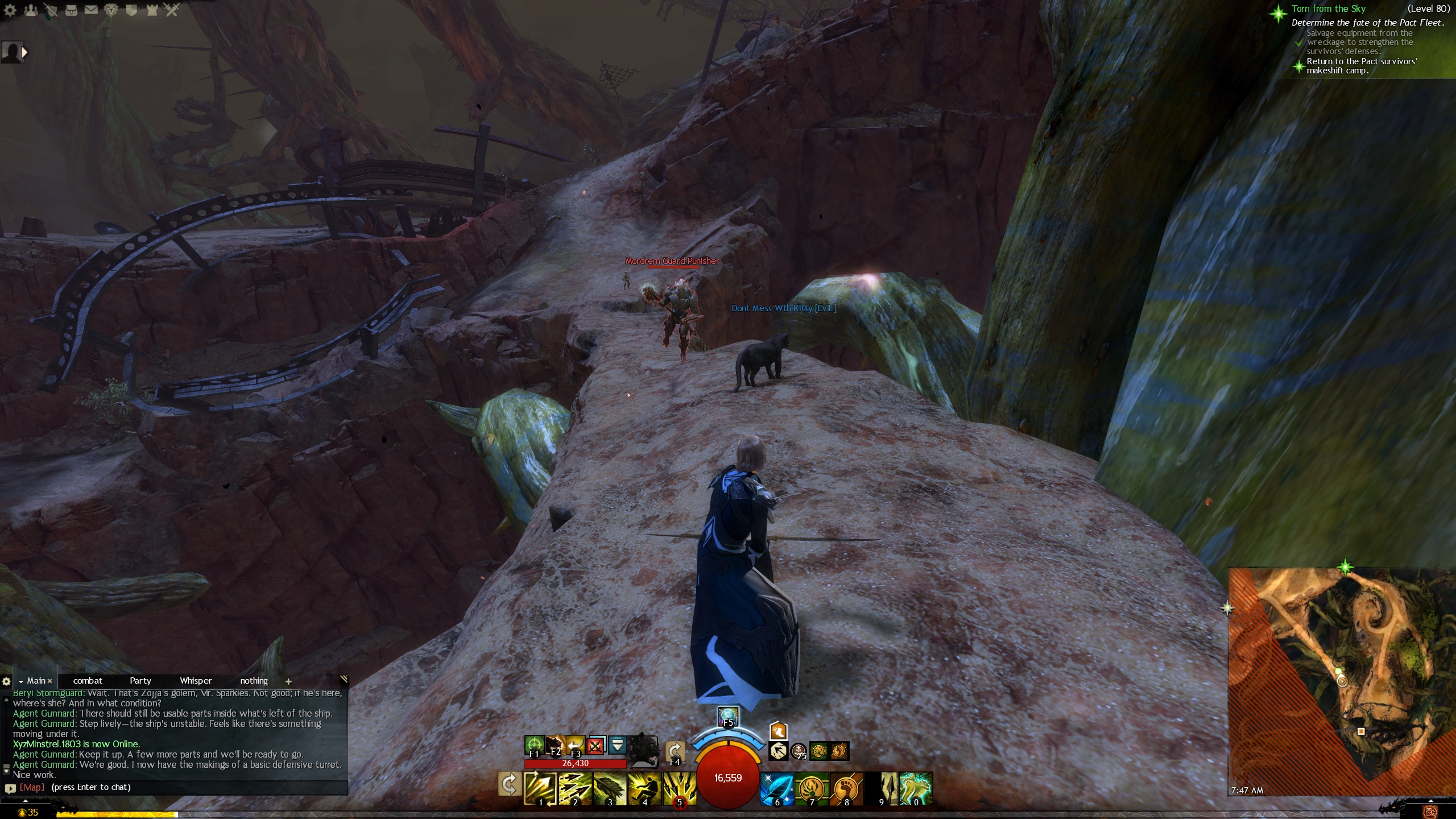Open the Black Lion trading post icon

[111, 10]
